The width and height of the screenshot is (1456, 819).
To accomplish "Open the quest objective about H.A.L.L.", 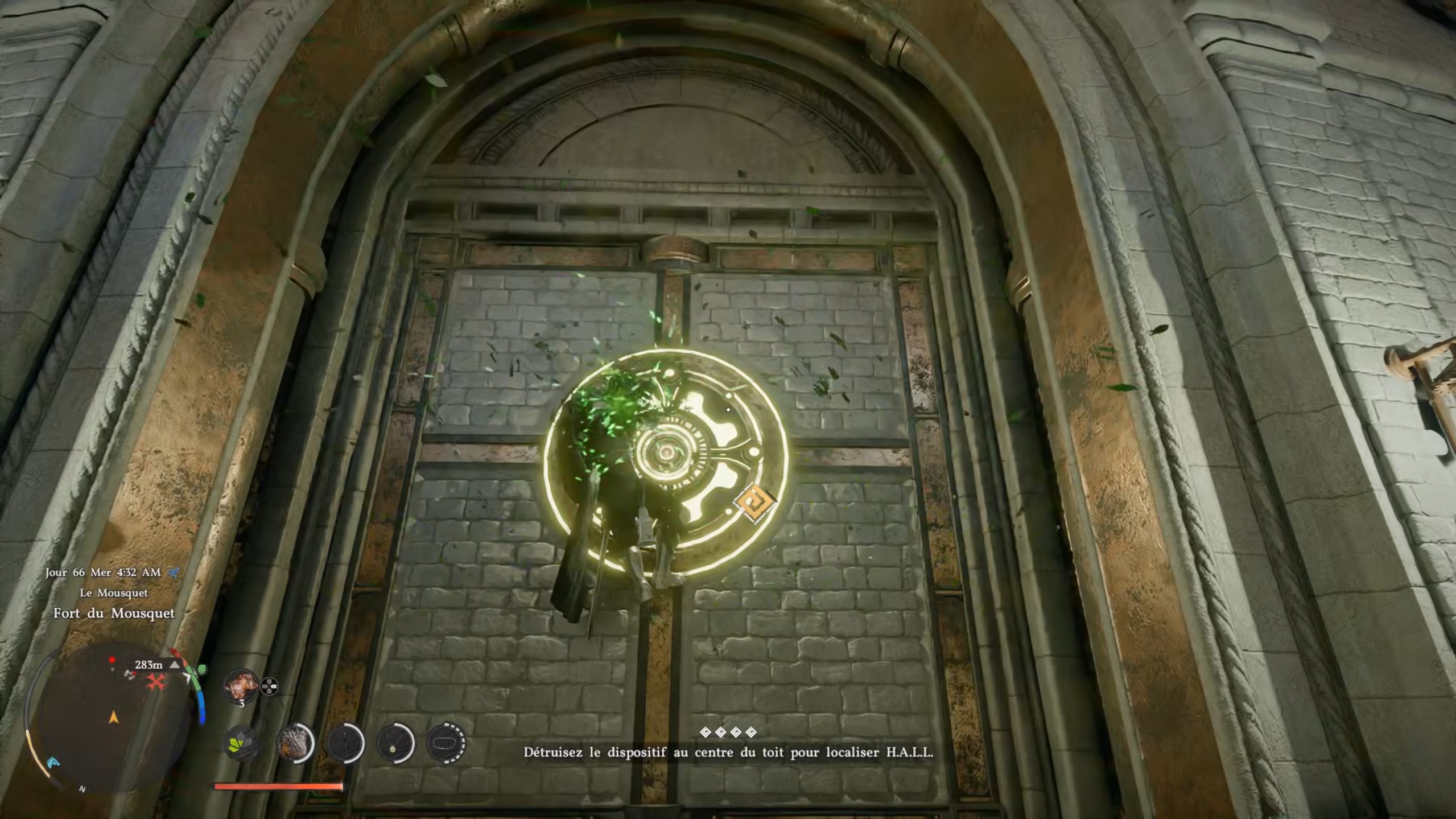I will 728,752.
